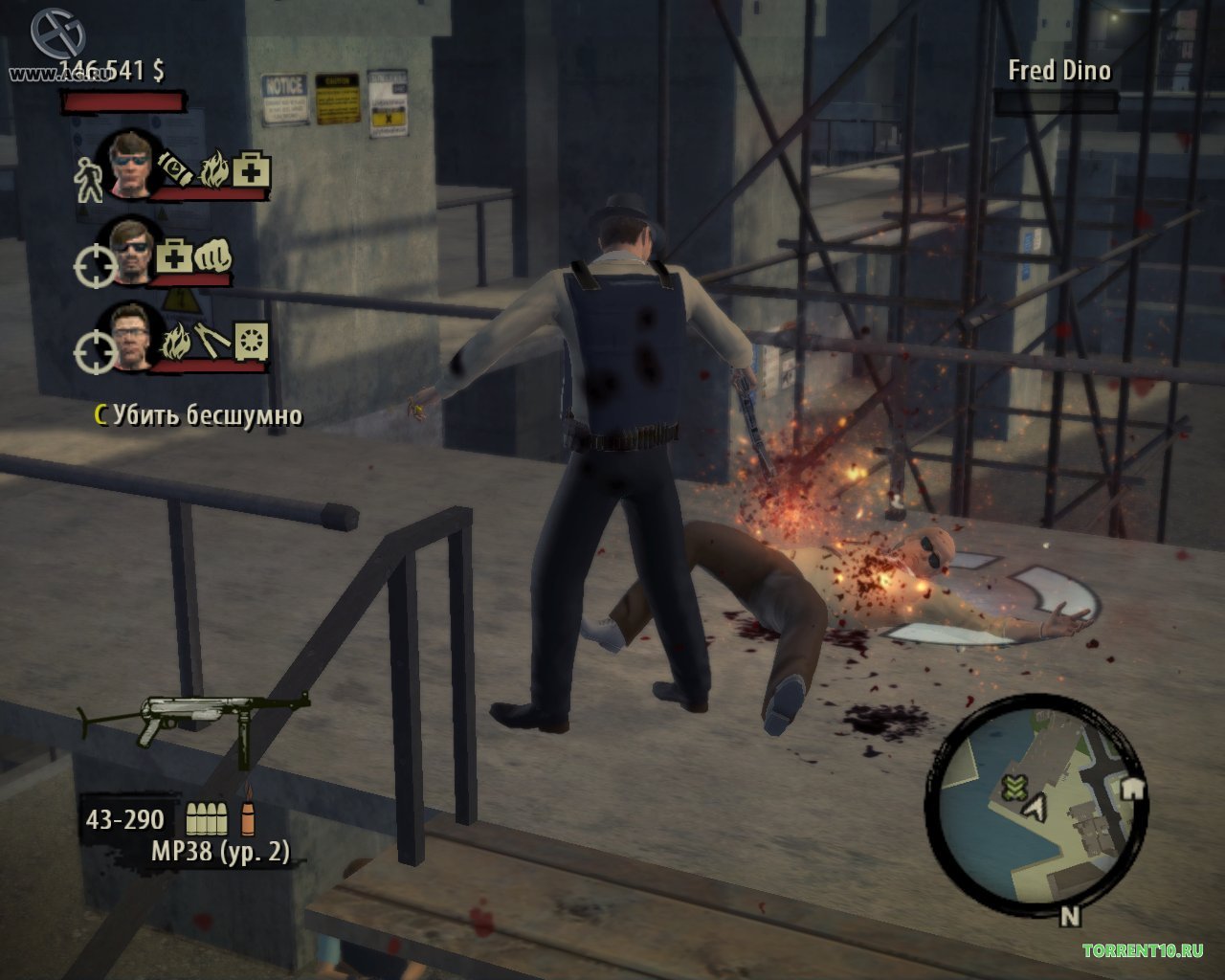This screenshot has height=980, width=1225.
Task: Activate the safecracker safe icon
Action: 252,342
